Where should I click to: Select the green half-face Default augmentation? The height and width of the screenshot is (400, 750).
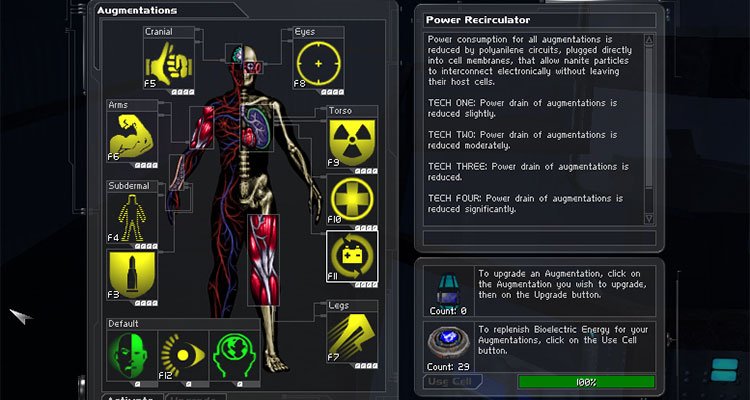pyautogui.click(x=133, y=355)
